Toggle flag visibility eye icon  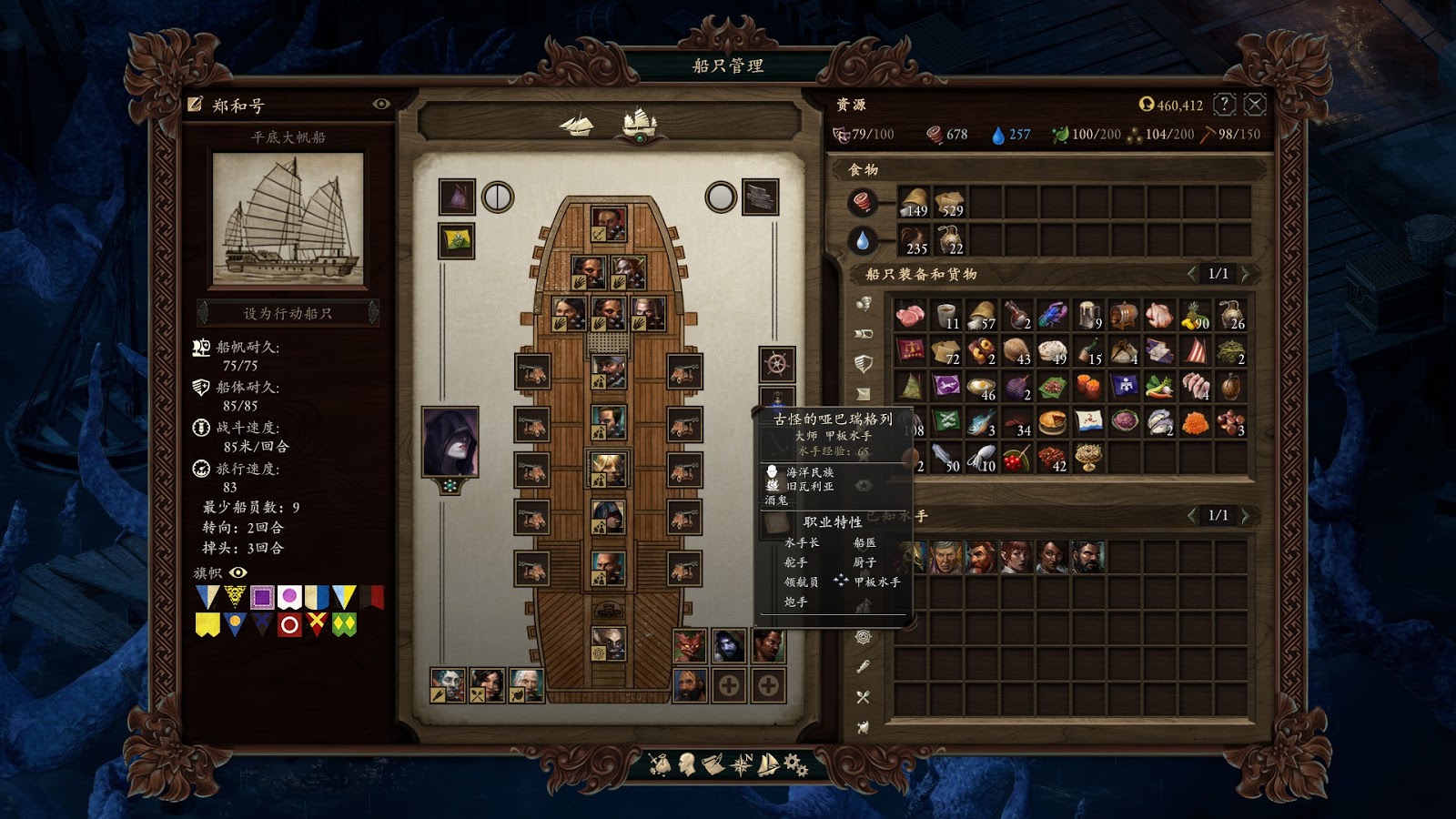pyautogui.click(x=238, y=572)
